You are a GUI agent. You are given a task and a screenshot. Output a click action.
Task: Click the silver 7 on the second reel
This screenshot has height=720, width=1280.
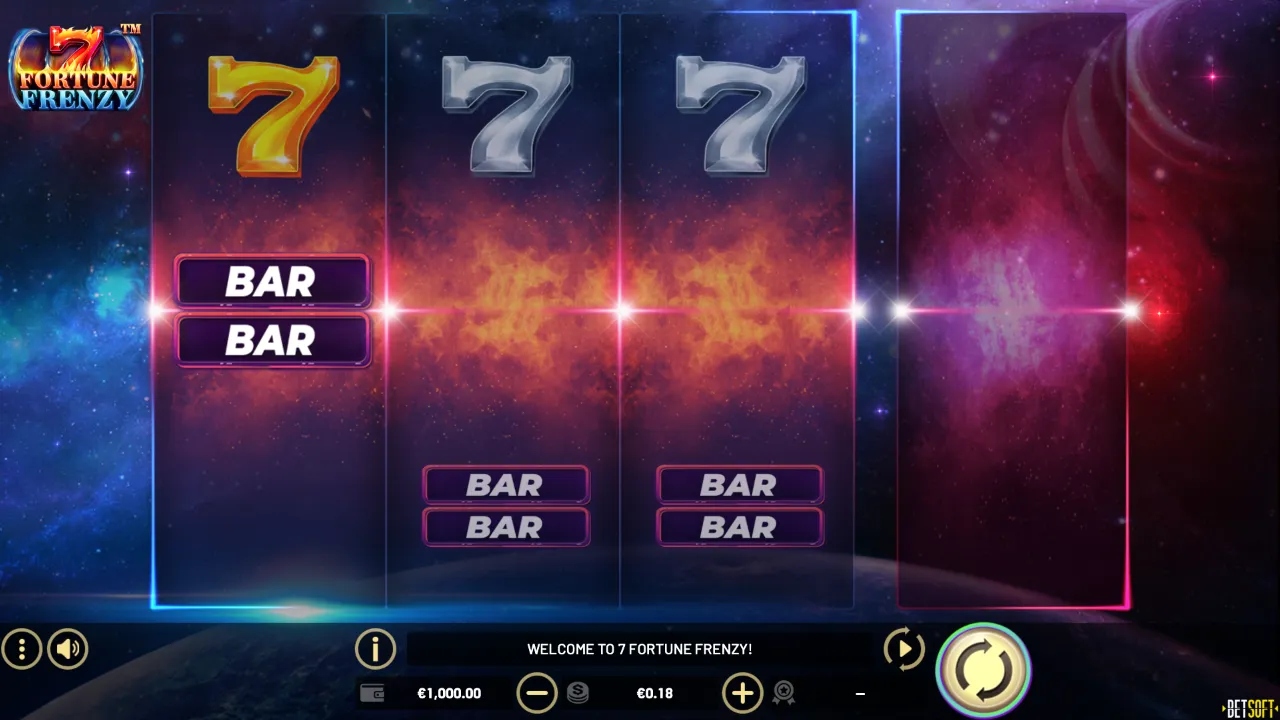tap(505, 110)
